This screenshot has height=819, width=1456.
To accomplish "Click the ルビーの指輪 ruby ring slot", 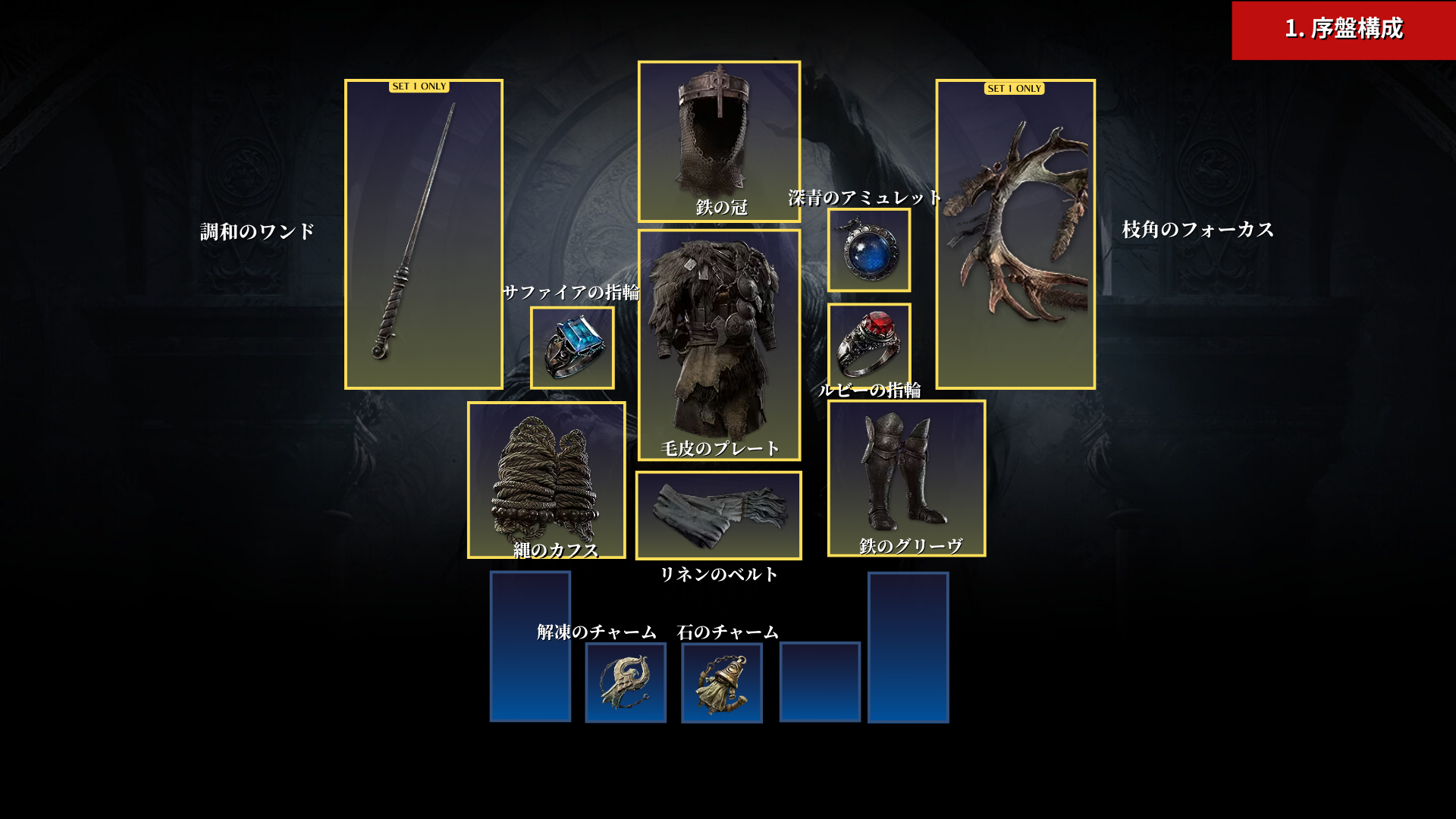I will [869, 344].
